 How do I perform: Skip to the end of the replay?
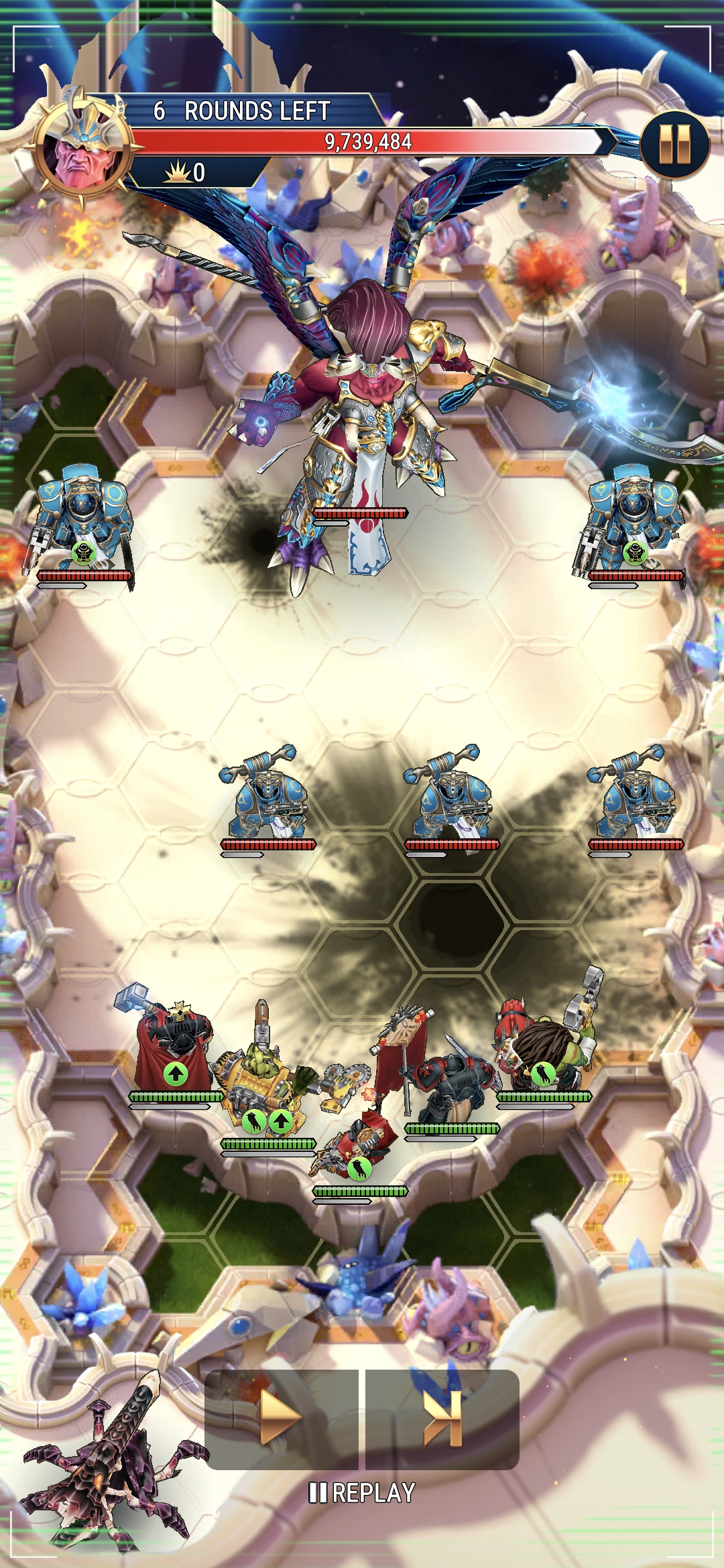click(442, 1419)
